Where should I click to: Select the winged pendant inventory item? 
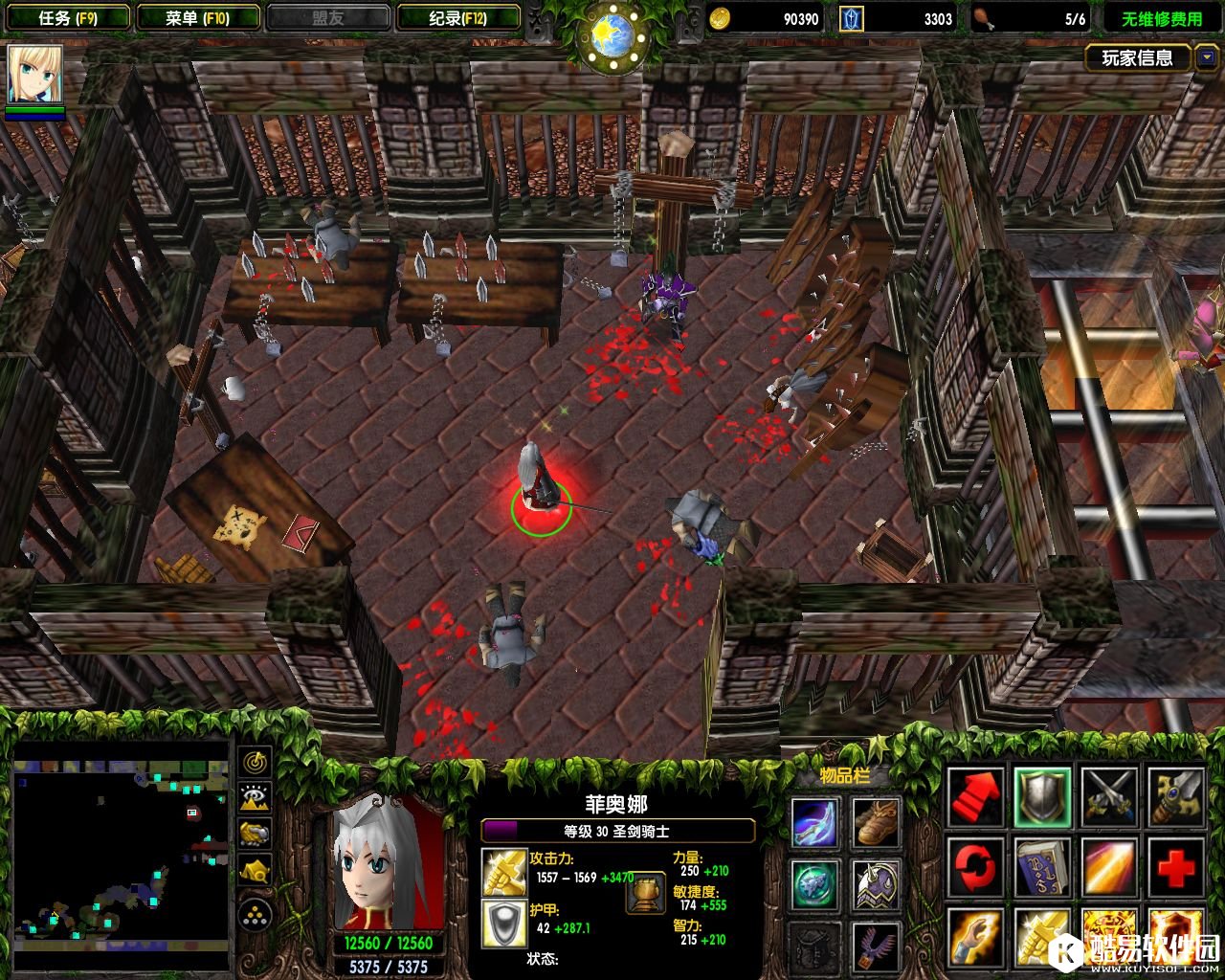(x=876, y=946)
